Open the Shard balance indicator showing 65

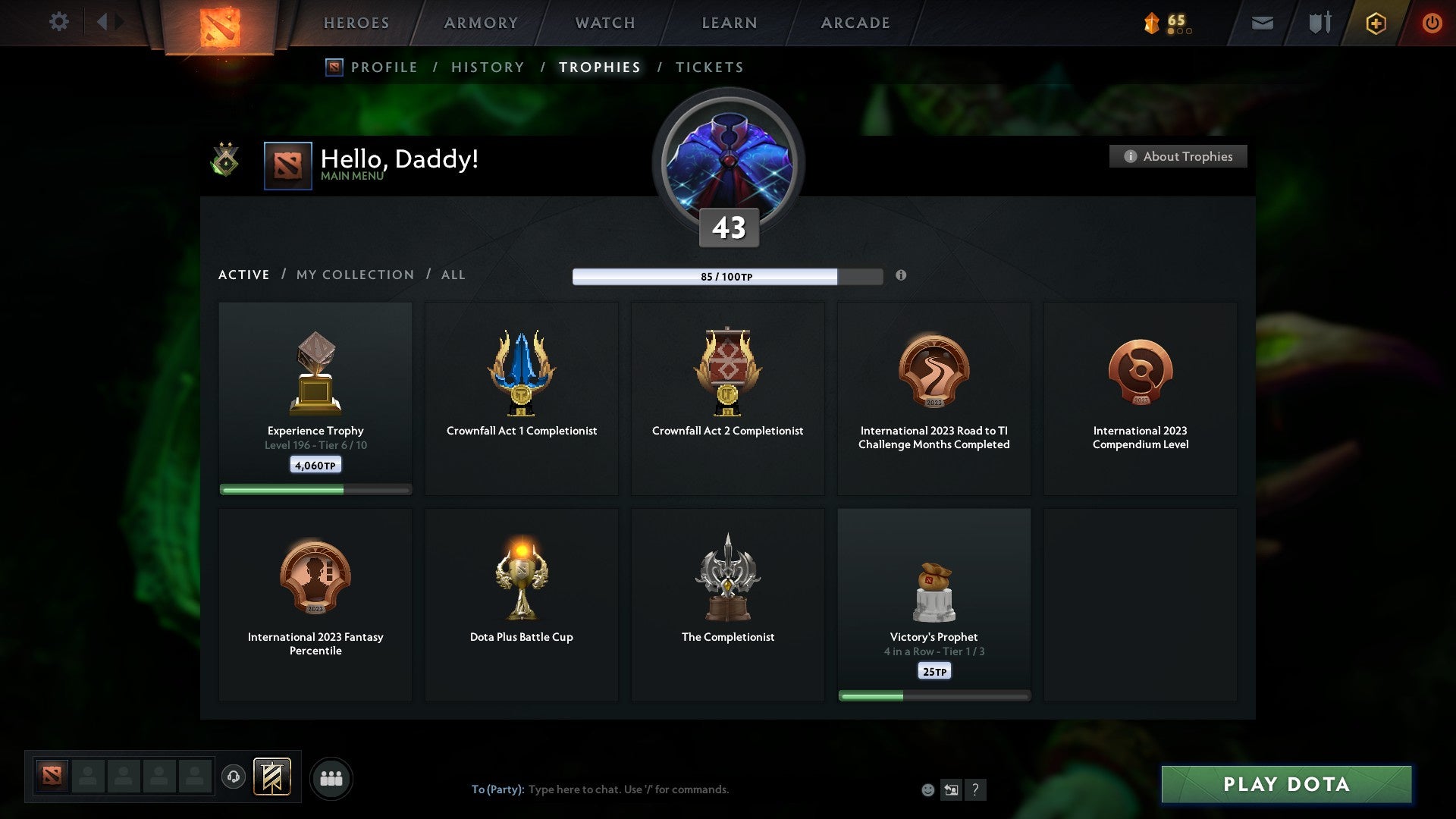[1166, 23]
